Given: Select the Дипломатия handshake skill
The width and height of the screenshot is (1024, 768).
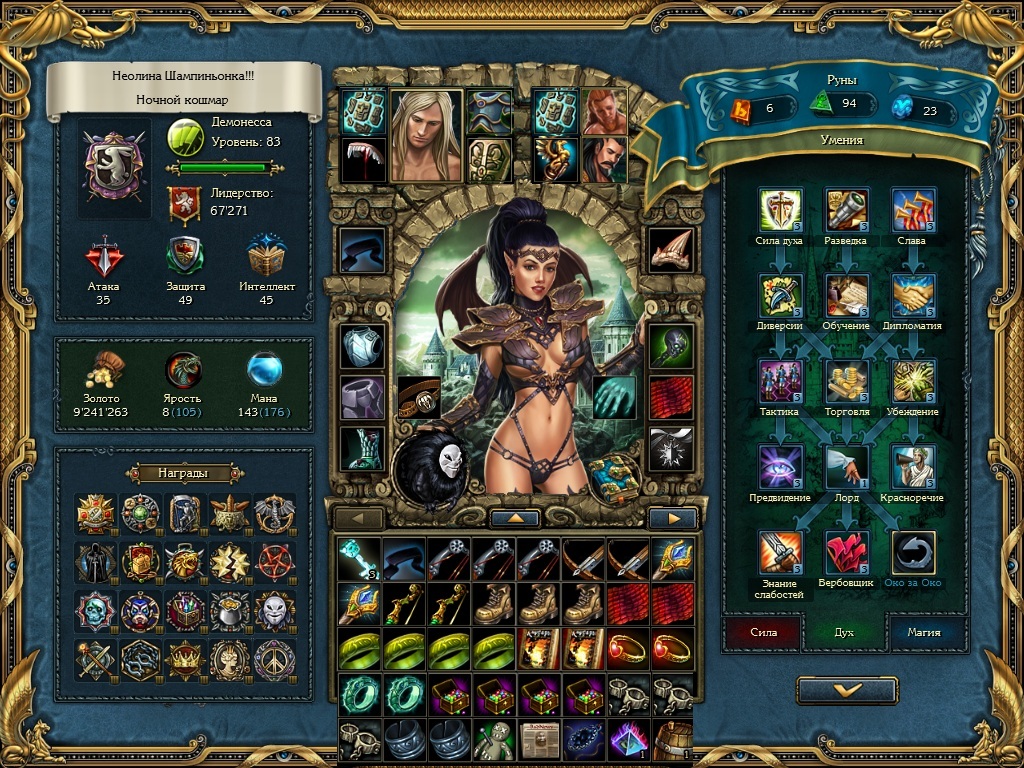Looking at the screenshot, I should [913, 296].
